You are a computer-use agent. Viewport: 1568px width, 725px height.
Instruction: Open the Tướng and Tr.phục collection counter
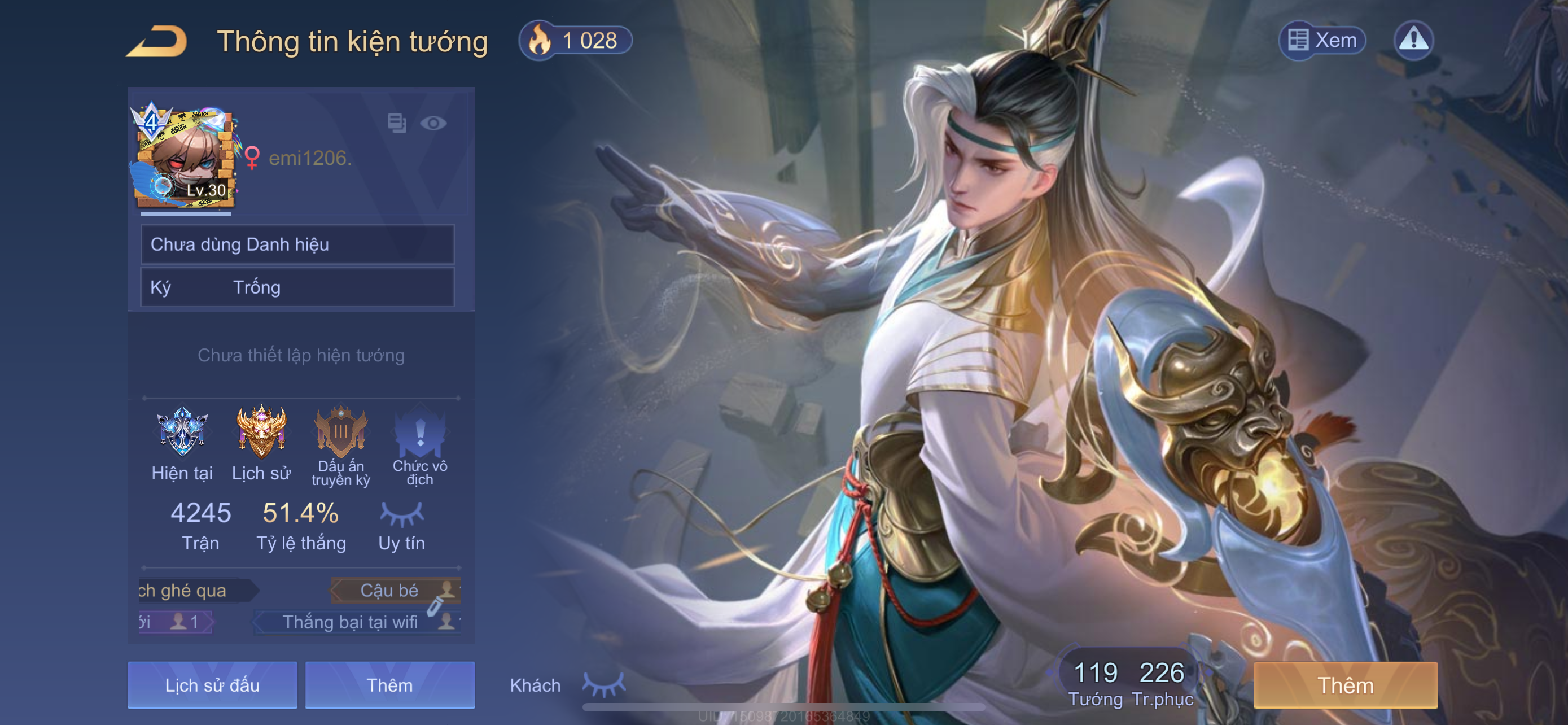[1129, 682]
